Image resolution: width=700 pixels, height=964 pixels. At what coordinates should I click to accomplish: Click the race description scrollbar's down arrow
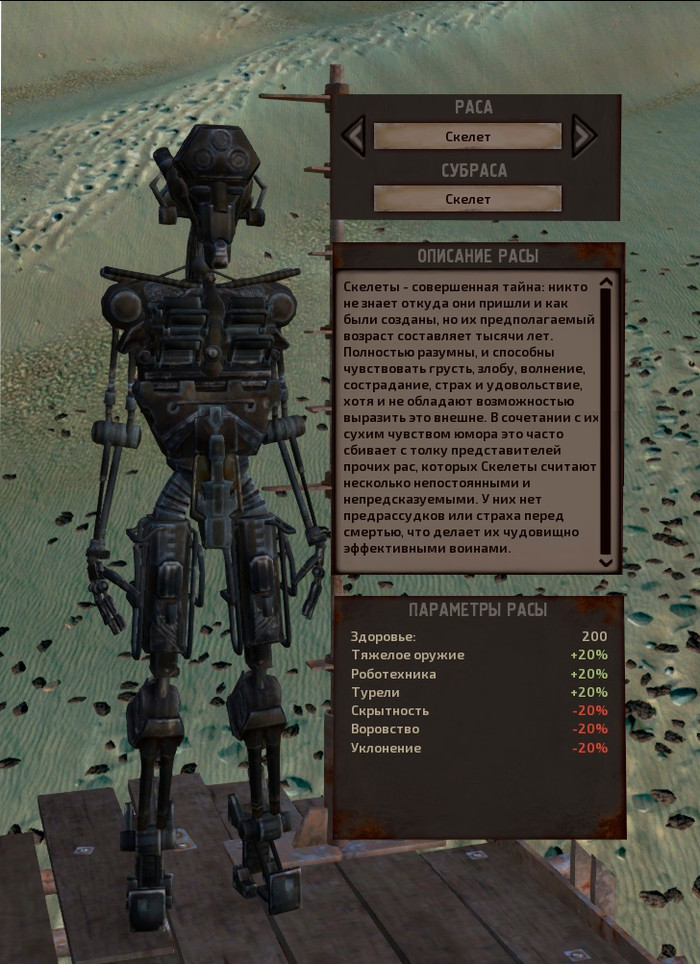[x=605, y=563]
